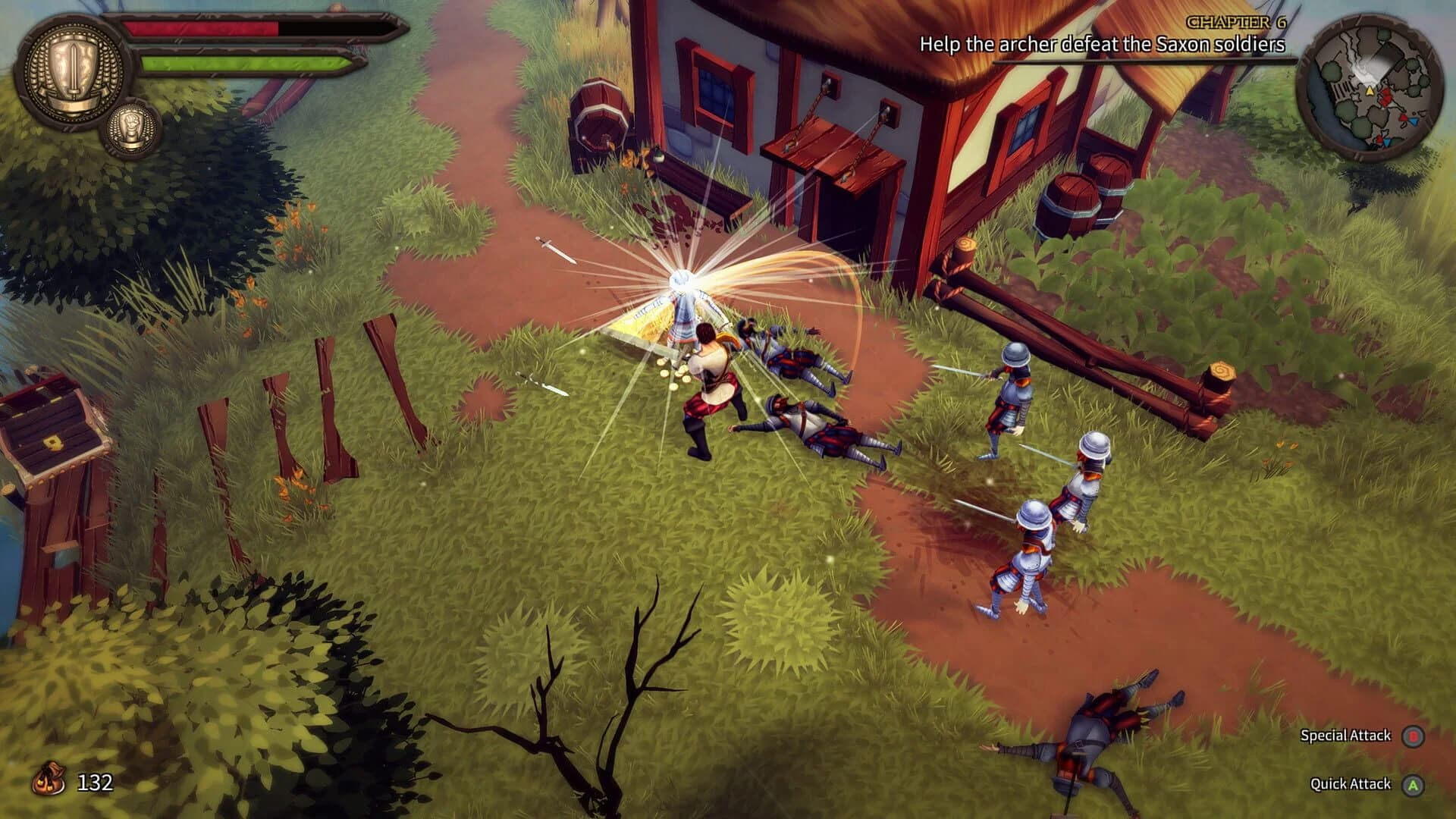Viewport: 1456px width, 819px height.
Task: Click a blue ally marker on the minimap
Action: tap(1414, 121)
